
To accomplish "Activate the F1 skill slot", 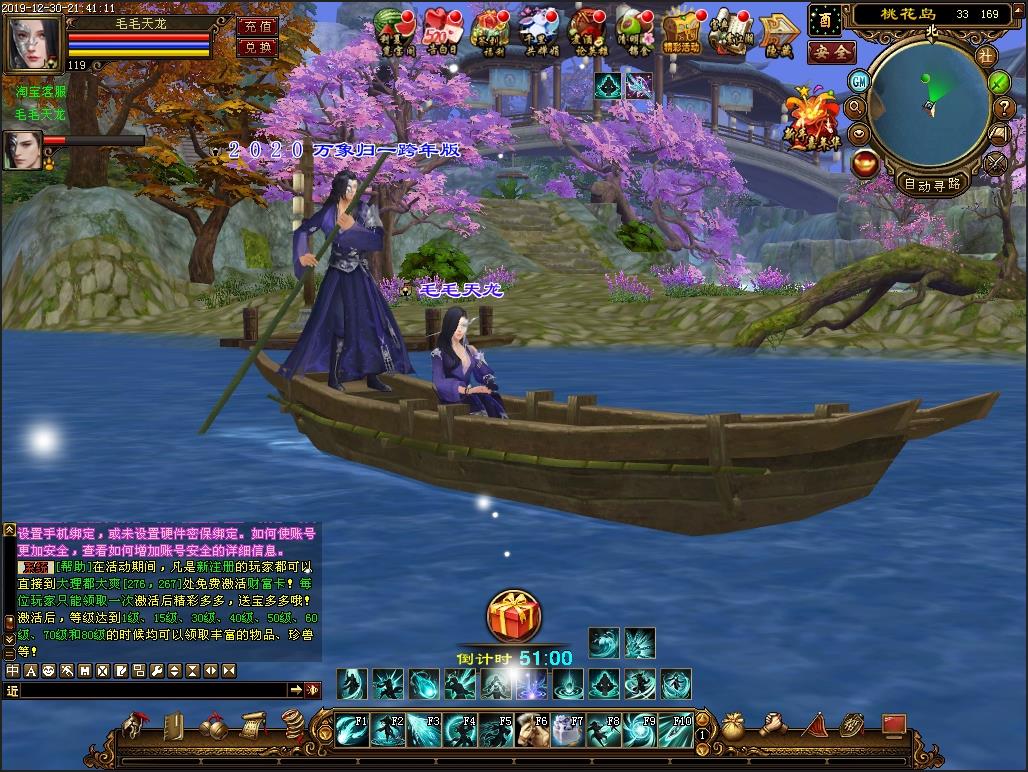I will click(352, 730).
